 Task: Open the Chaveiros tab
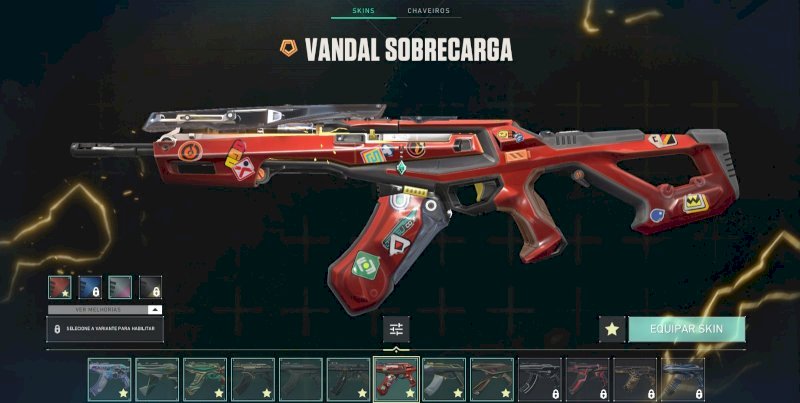[428, 11]
